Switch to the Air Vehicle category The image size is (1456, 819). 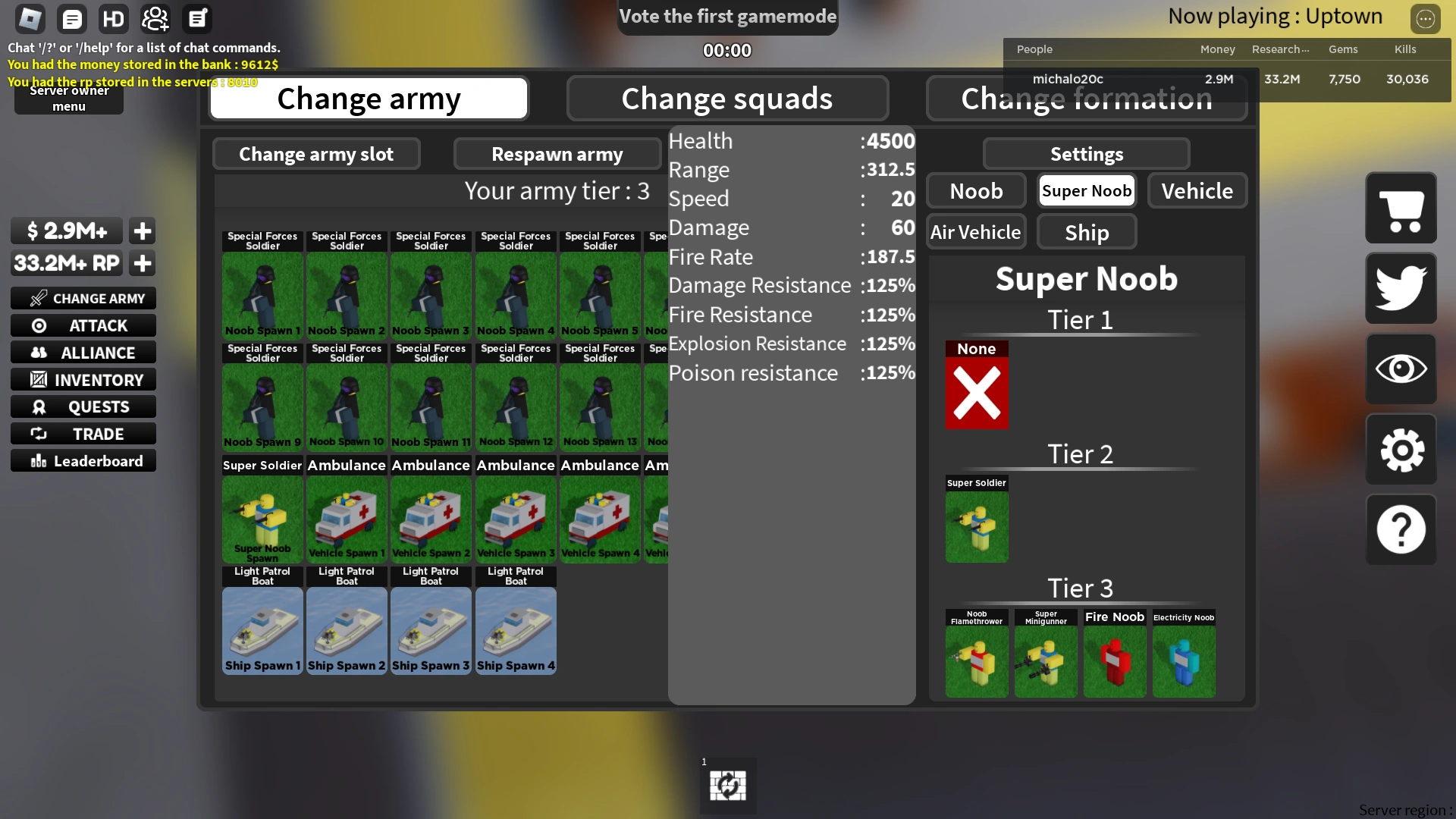point(976,231)
